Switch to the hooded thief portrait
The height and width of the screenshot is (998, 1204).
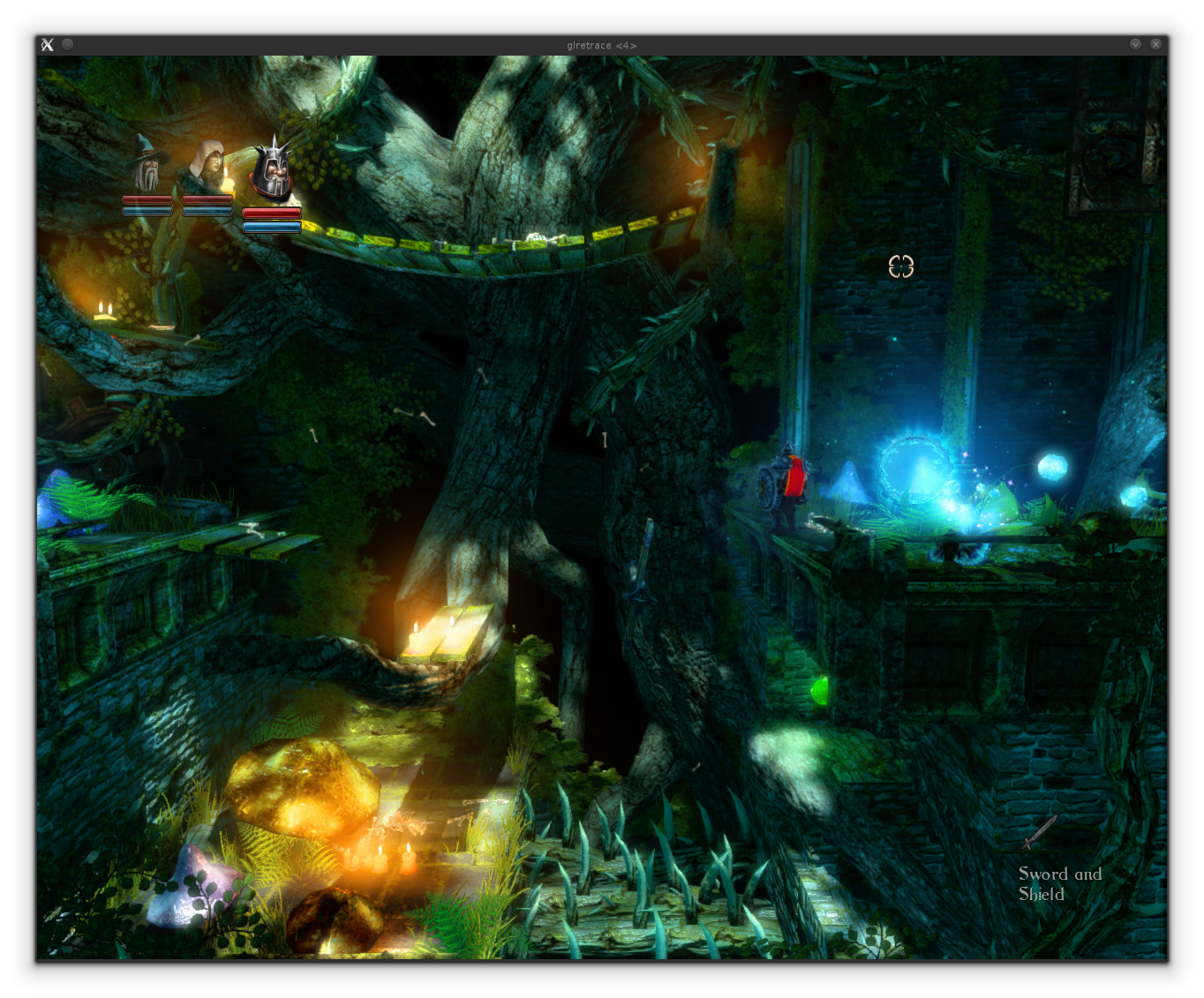(208, 165)
